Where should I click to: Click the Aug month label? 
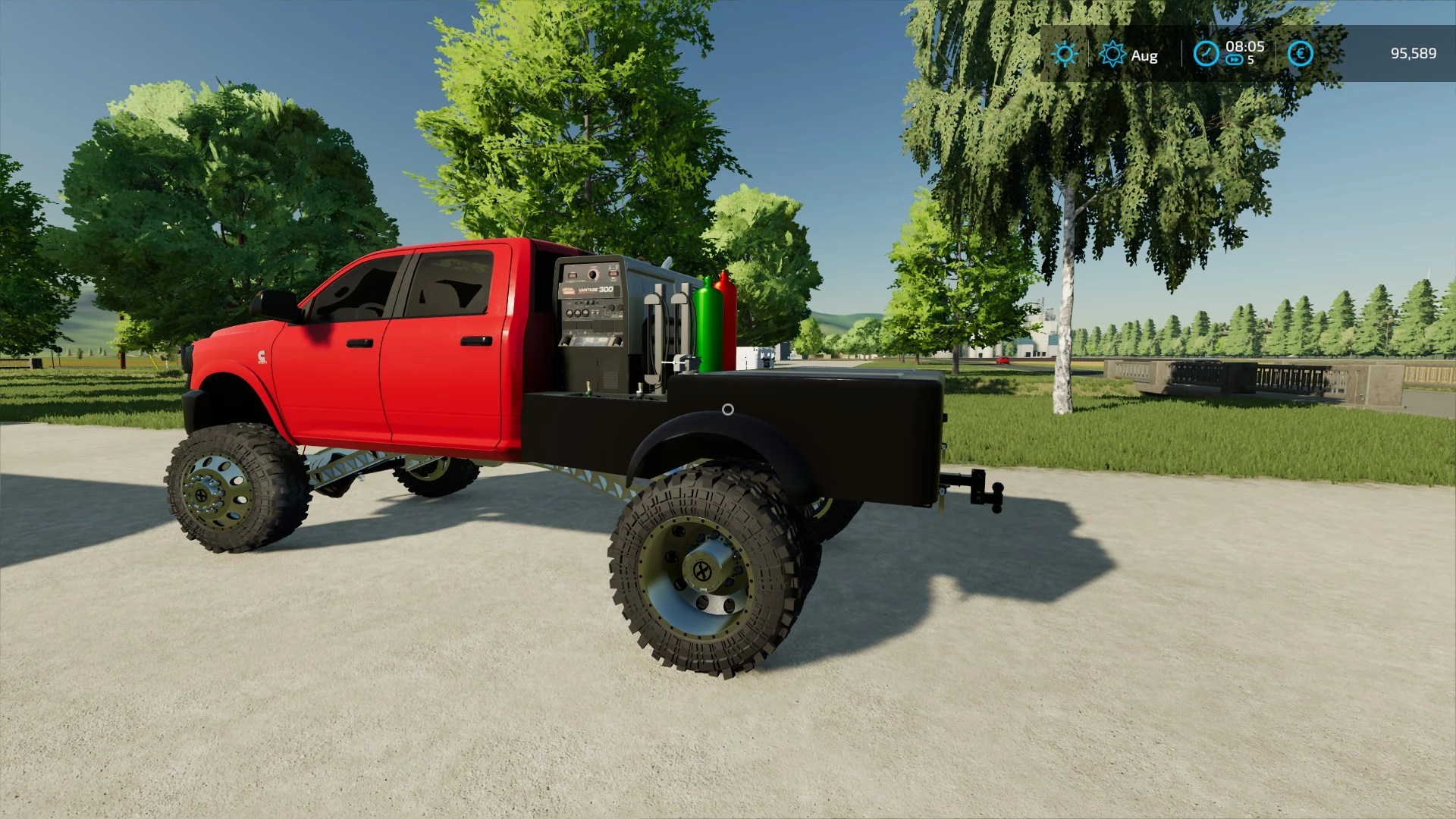[x=1144, y=54]
